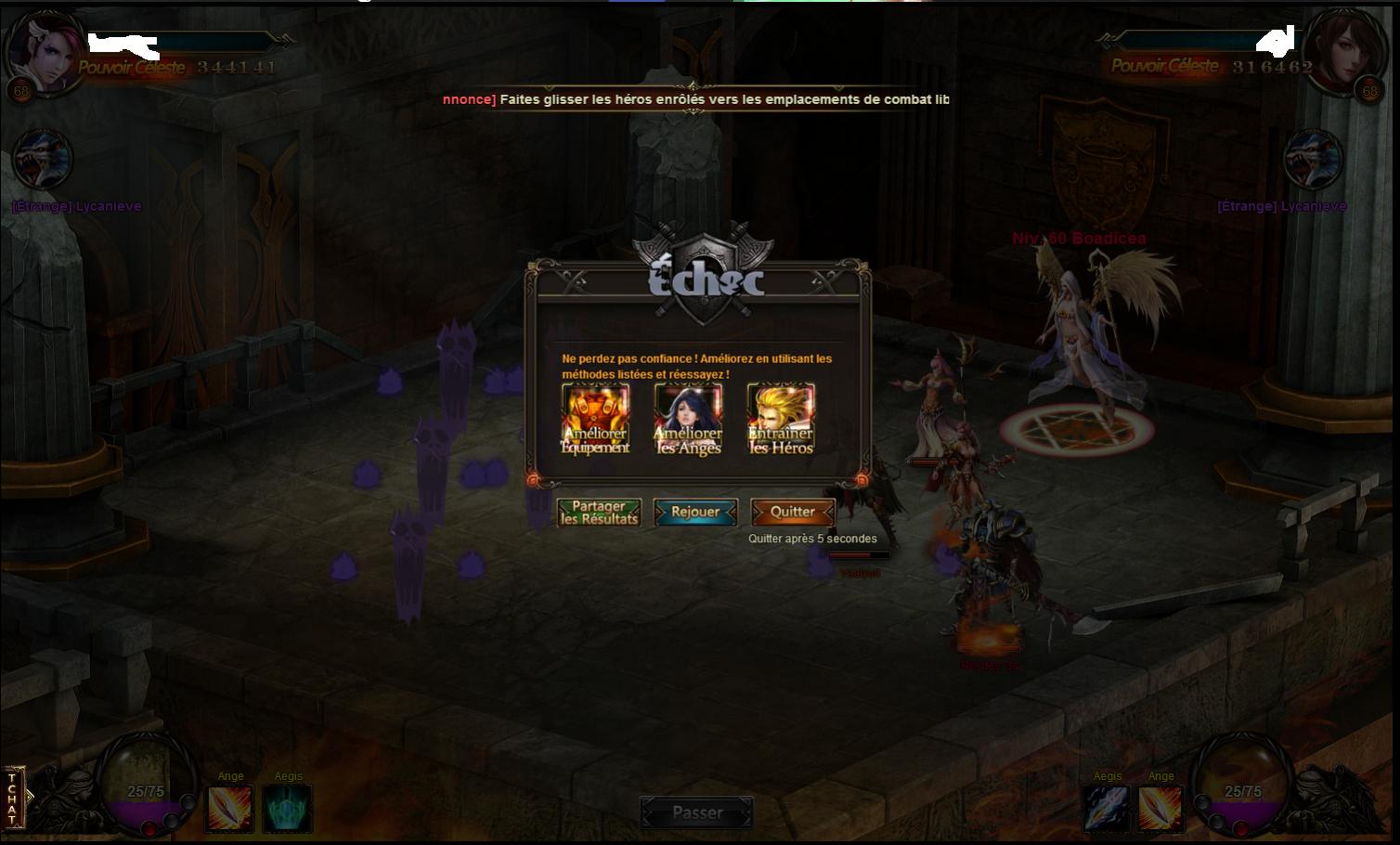Open Améliorer Équipement suggestion

click(x=595, y=420)
